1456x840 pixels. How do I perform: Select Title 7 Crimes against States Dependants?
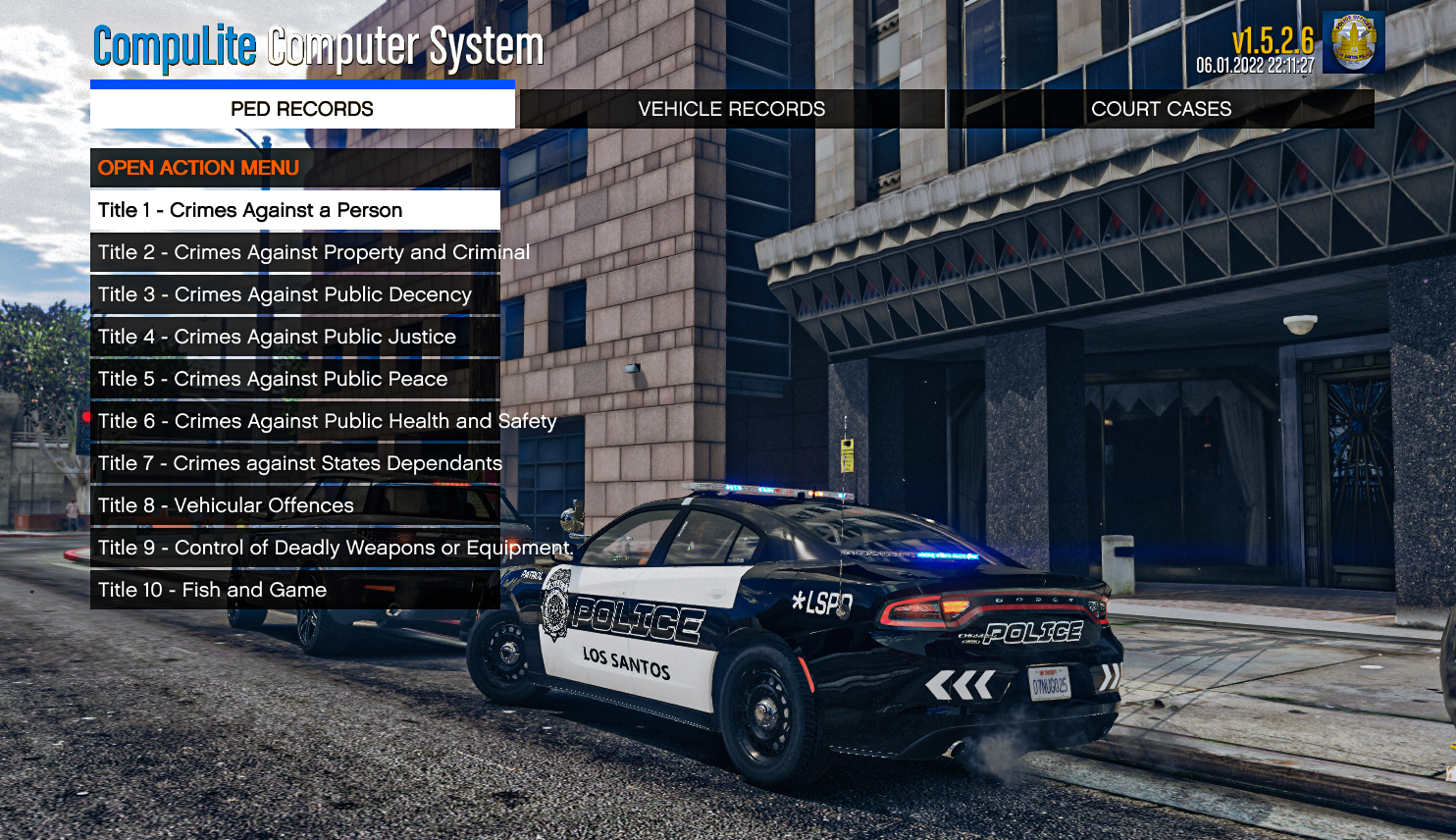(x=294, y=463)
